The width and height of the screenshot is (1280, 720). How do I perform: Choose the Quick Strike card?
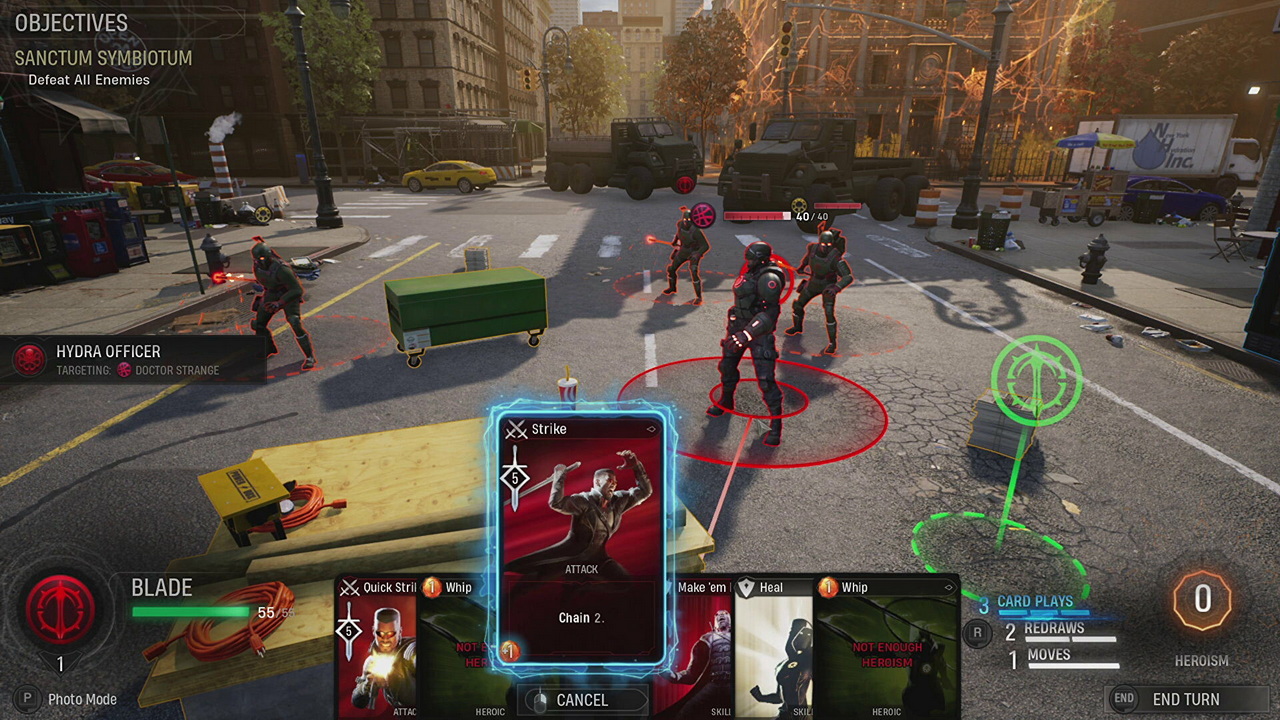[x=378, y=650]
